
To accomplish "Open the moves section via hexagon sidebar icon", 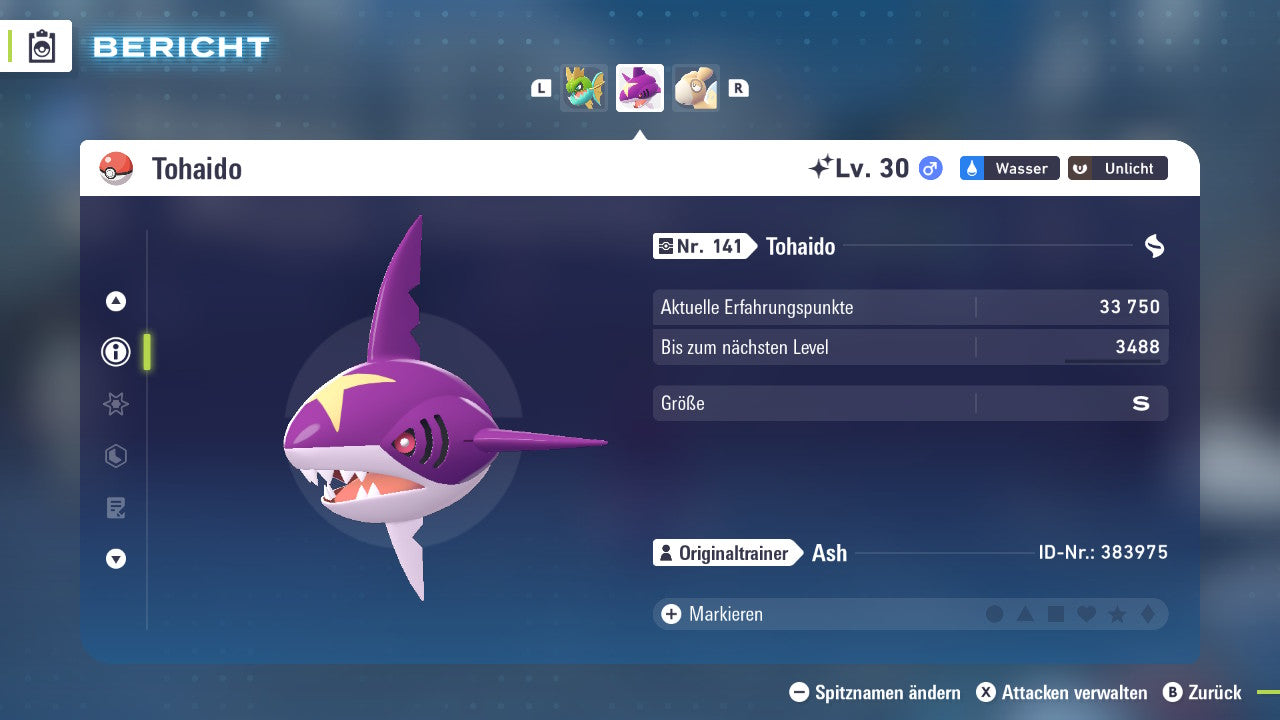I will 115,456.
